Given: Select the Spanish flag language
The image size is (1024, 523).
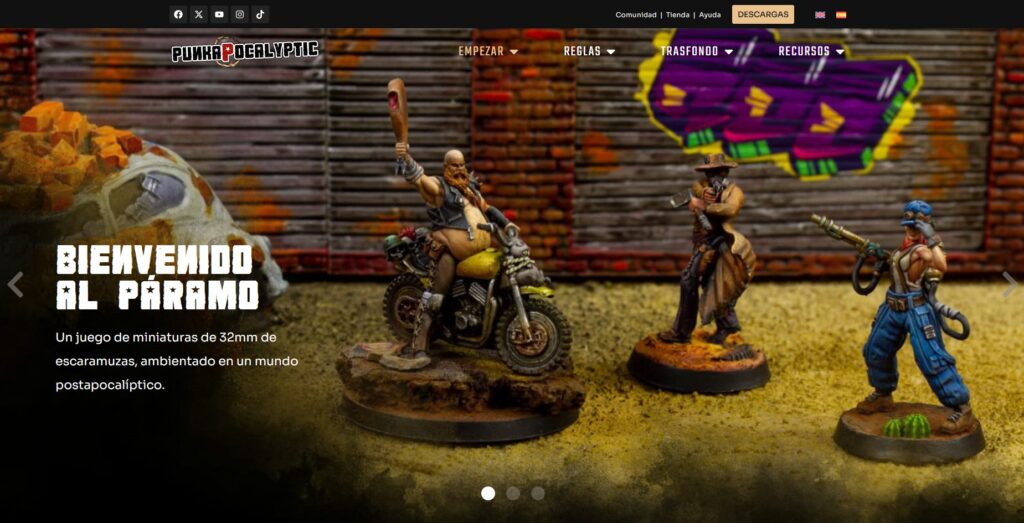Looking at the screenshot, I should pyautogui.click(x=841, y=15).
